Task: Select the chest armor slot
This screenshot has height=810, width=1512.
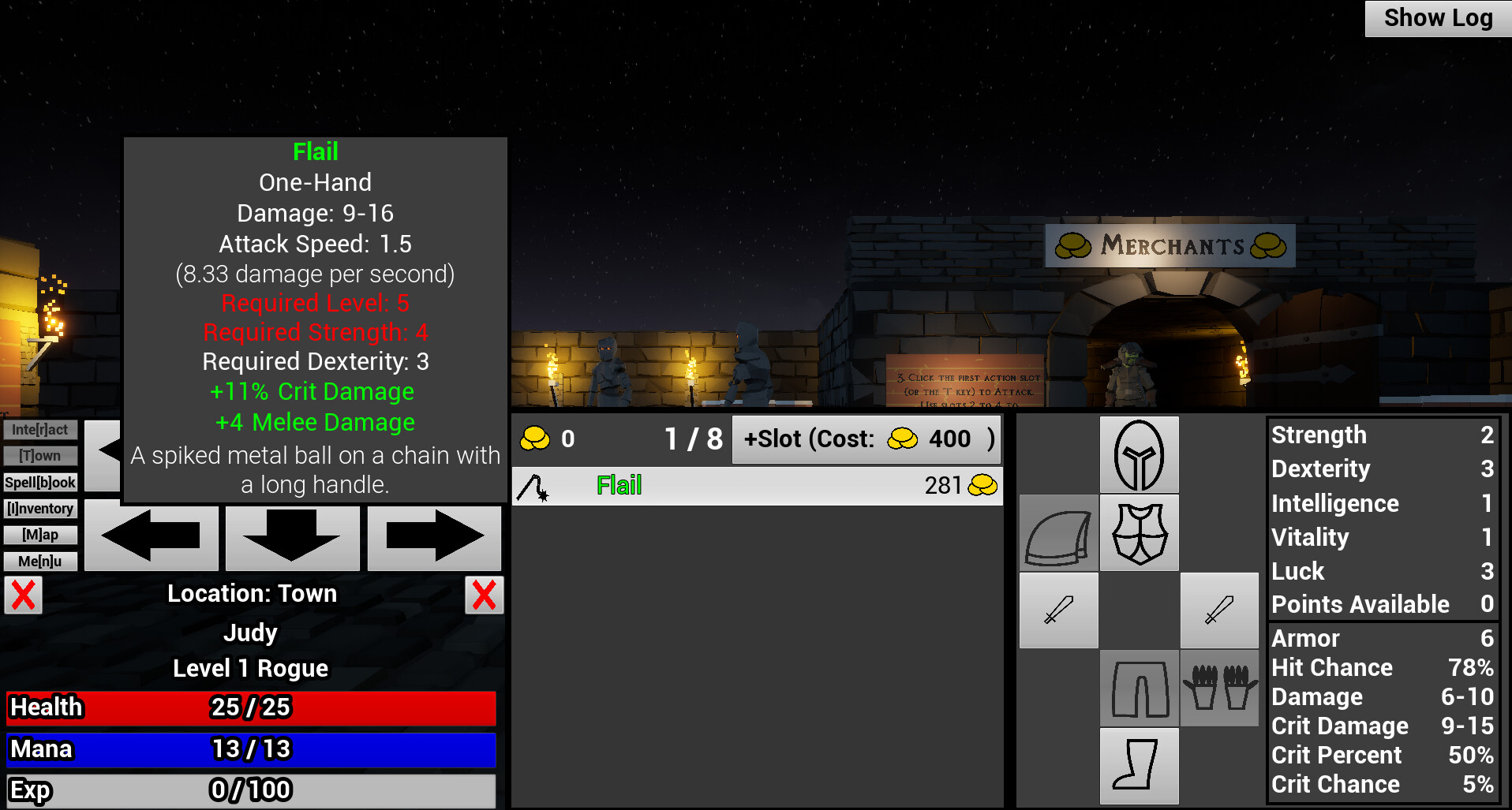Action: pyautogui.click(x=1139, y=532)
